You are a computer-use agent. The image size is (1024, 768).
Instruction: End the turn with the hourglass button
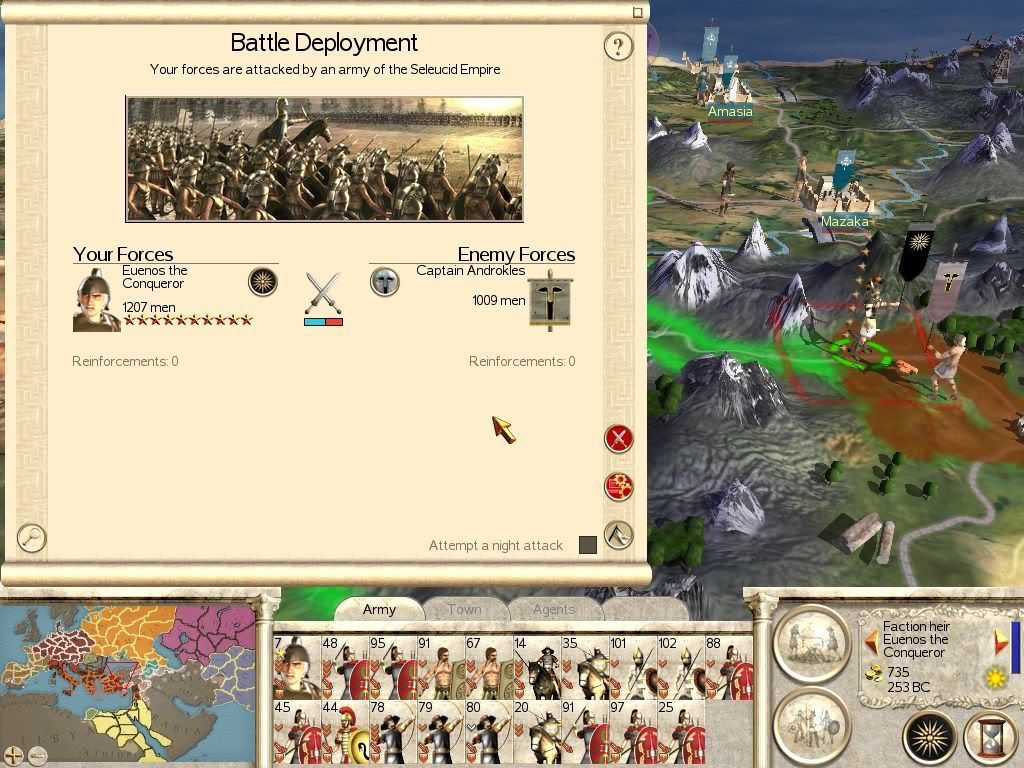click(x=989, y=739)
